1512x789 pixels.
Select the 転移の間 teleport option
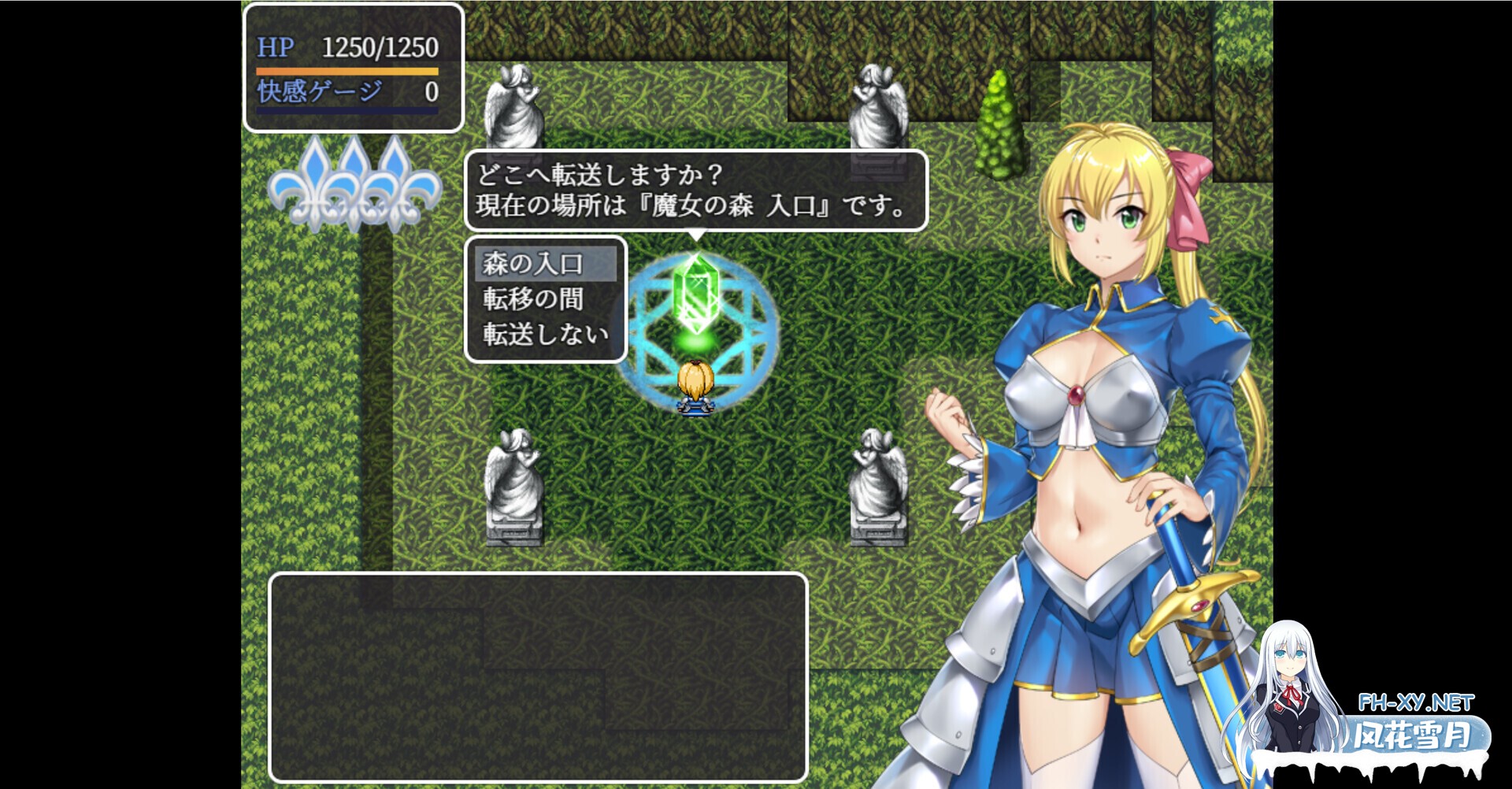coord(532,300)
